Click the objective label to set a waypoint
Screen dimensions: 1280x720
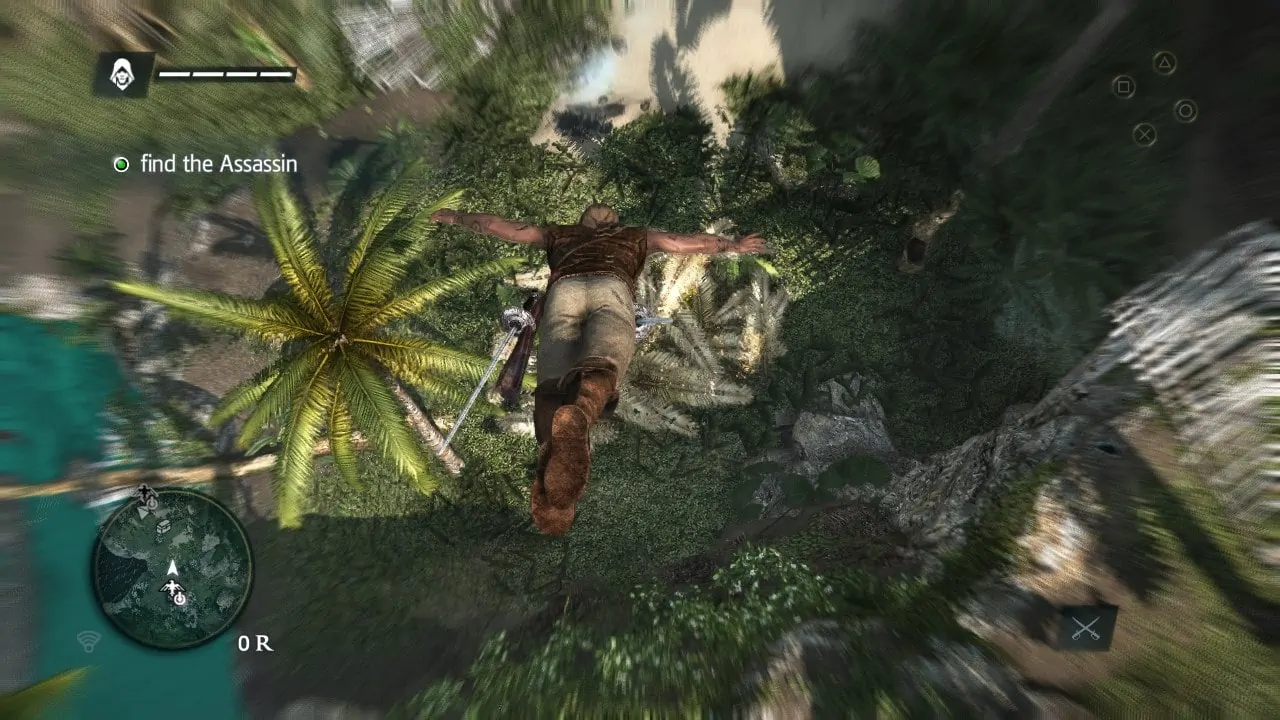[x=220, y=164]
